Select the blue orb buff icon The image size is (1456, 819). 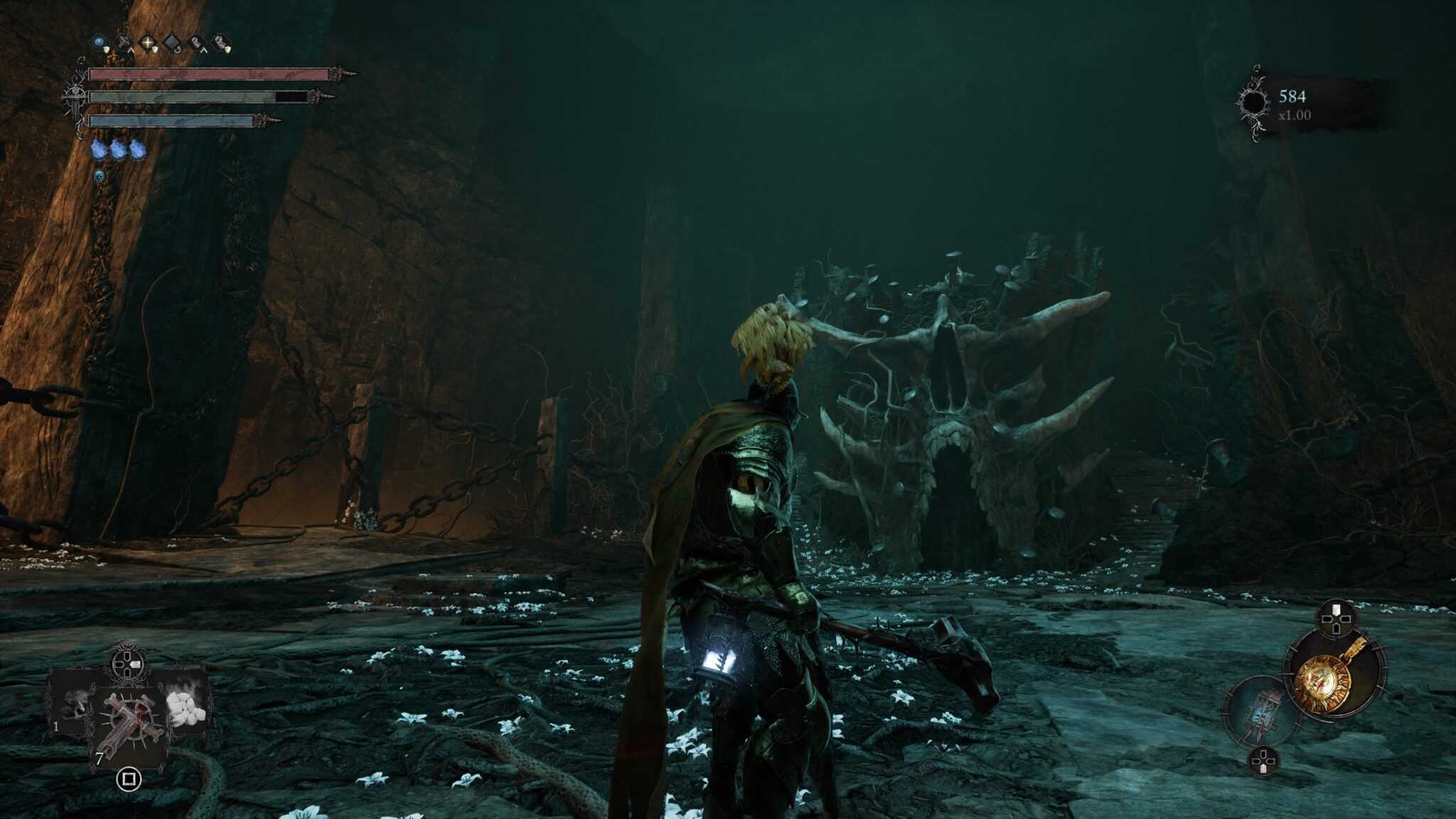pyautogui.click(x=99, y=42)
